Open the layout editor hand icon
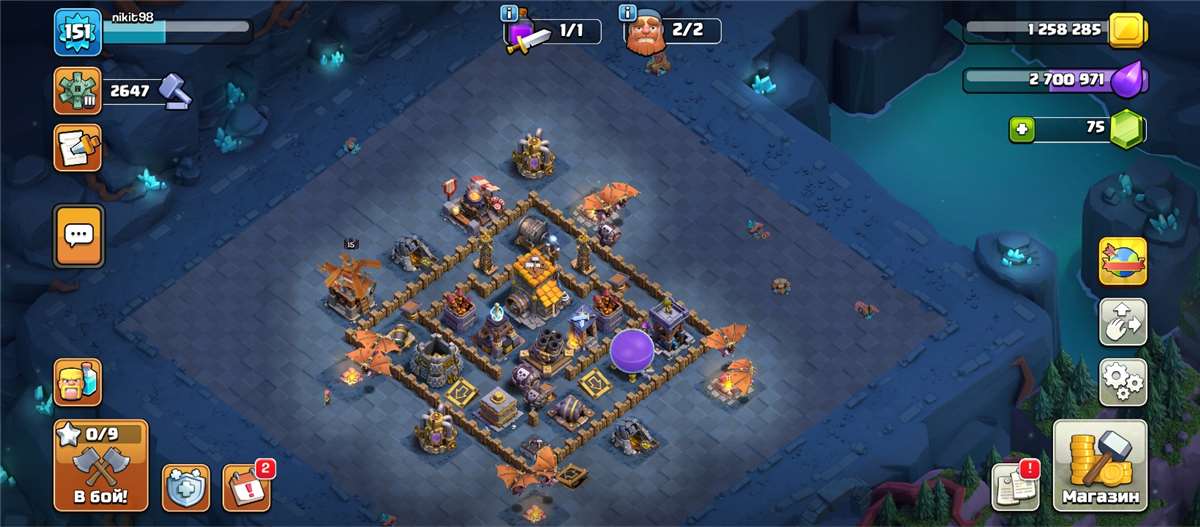Viewport: 1200px width, 527px height. coord(1123,322)
